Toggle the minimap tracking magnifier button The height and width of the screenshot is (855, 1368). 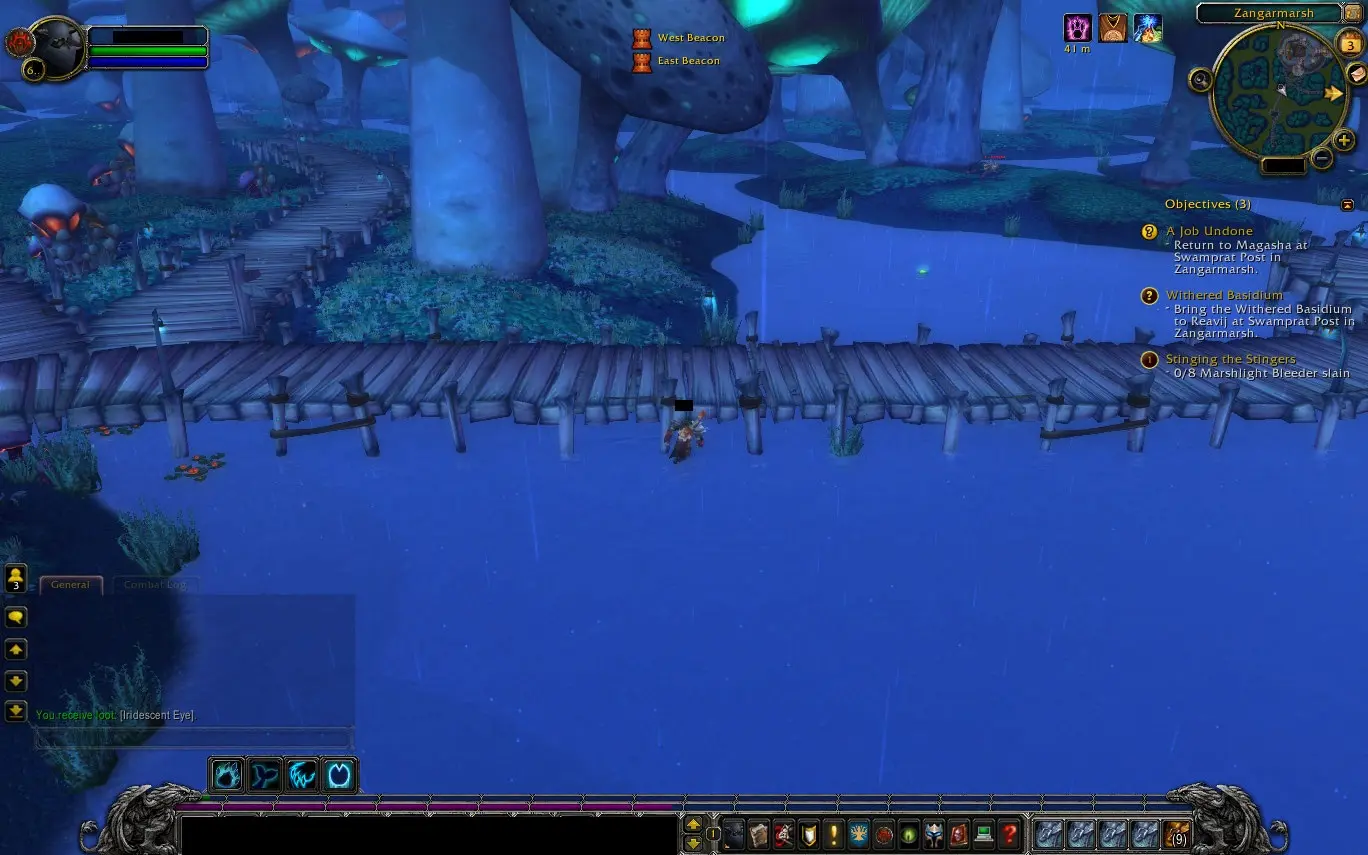1200,80
